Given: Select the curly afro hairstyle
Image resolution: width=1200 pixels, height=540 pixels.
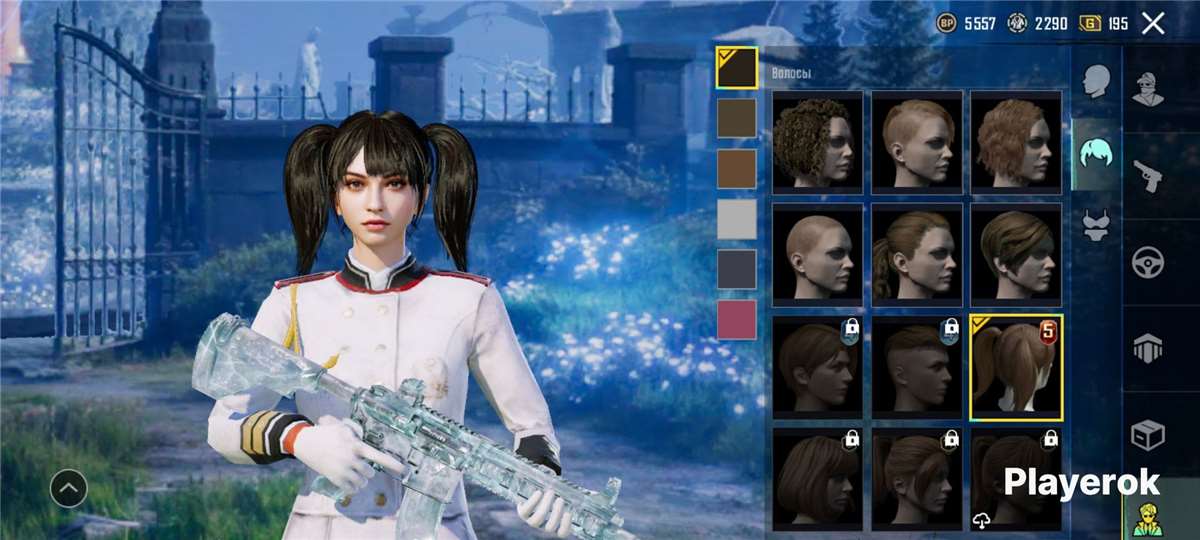Looking at the screenshot, I should tap(817, 141).
